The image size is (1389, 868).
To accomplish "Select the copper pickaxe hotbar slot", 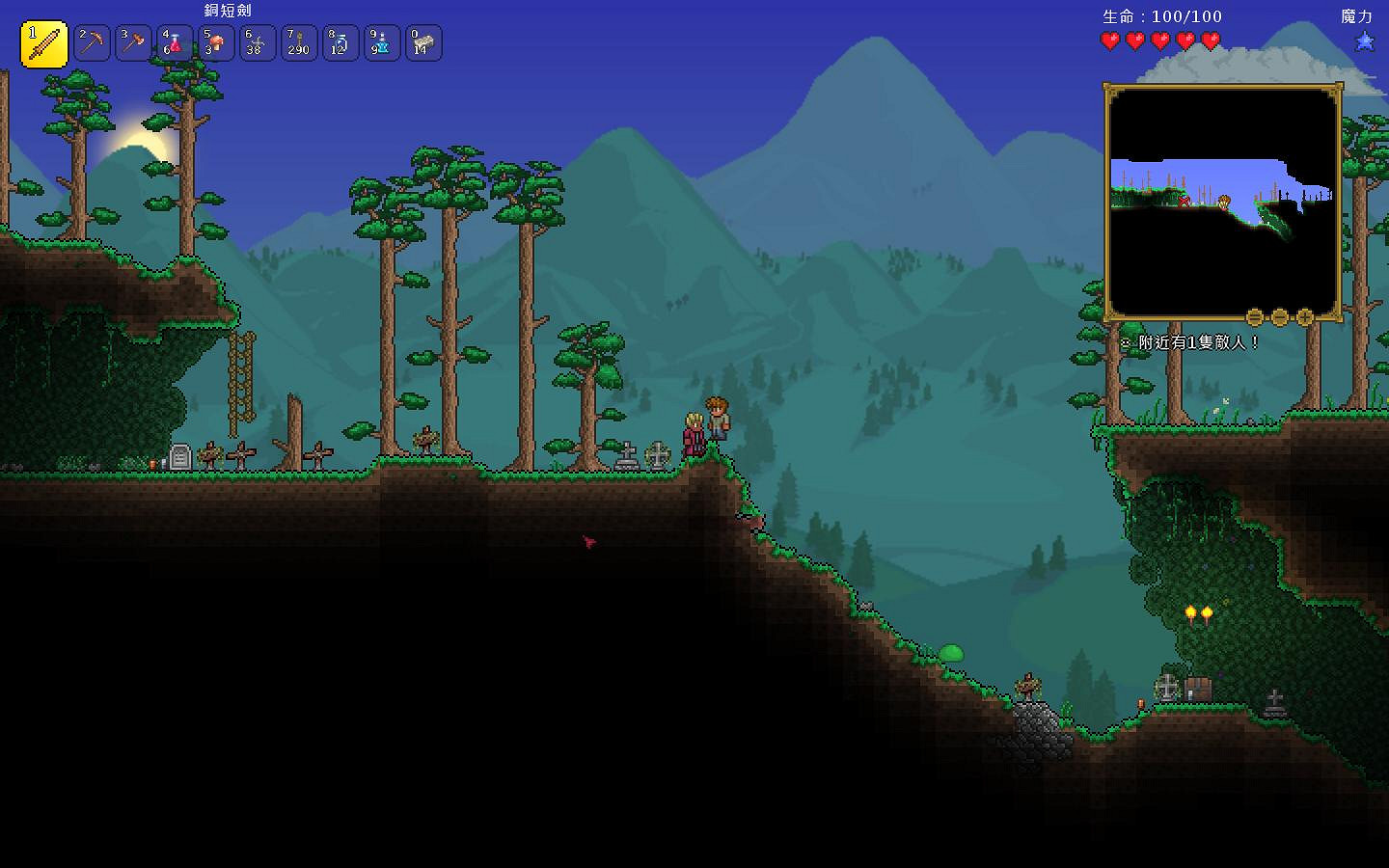I will (93, 43).
